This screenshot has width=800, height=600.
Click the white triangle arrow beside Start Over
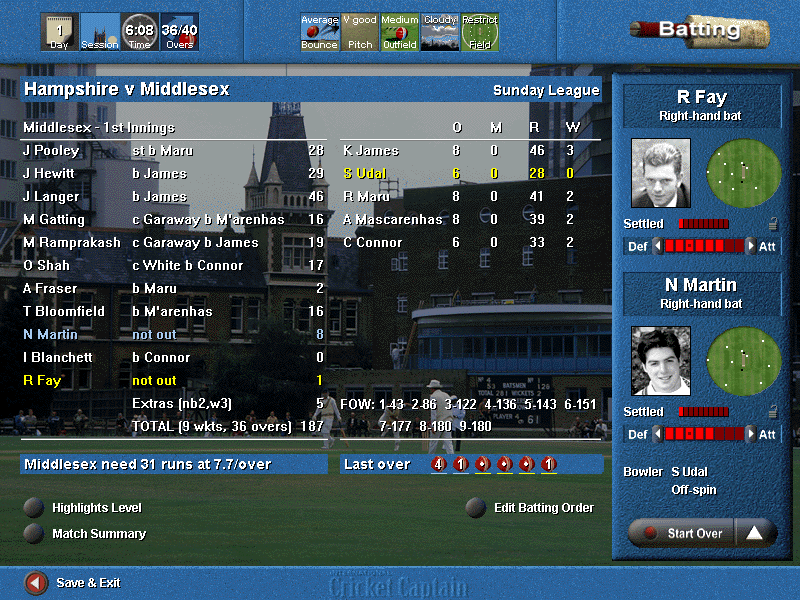coord(755,533)
